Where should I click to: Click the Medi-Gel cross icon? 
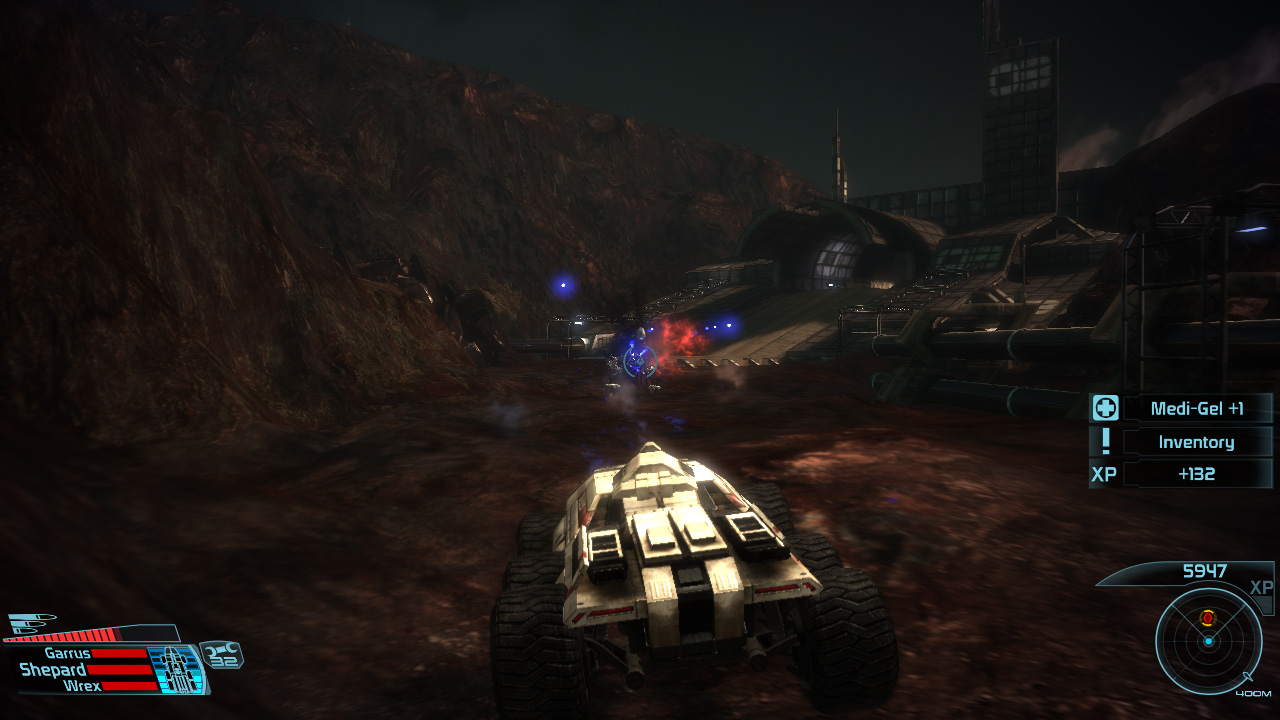coord(1105,407)
